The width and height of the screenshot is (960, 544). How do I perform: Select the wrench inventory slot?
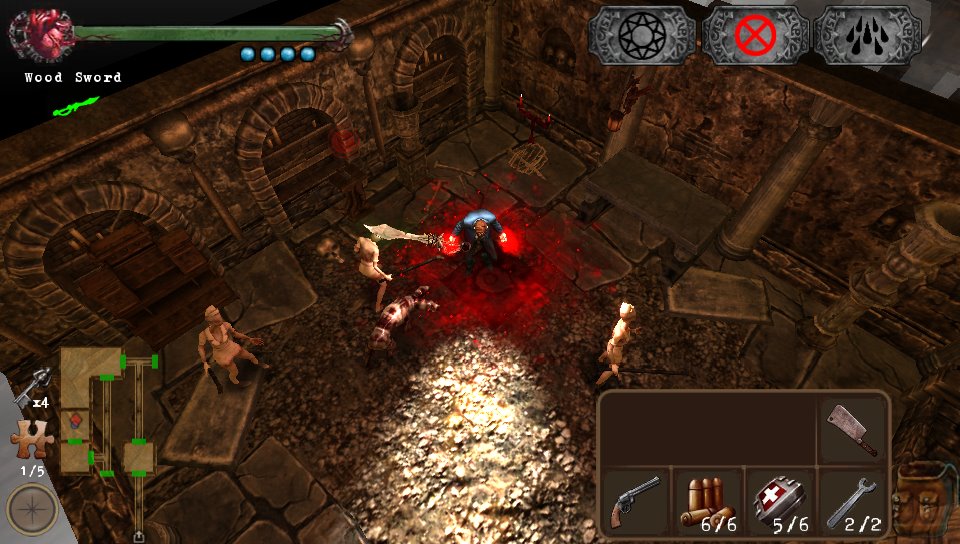[853, 501]
